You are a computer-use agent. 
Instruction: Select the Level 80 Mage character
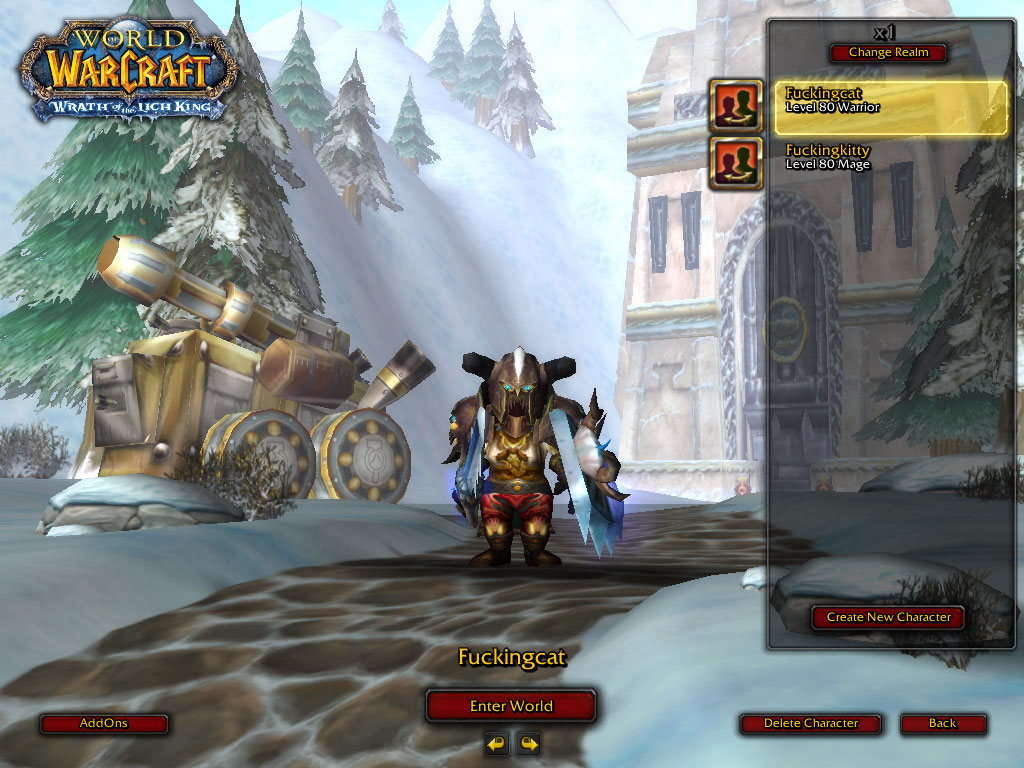890,158
